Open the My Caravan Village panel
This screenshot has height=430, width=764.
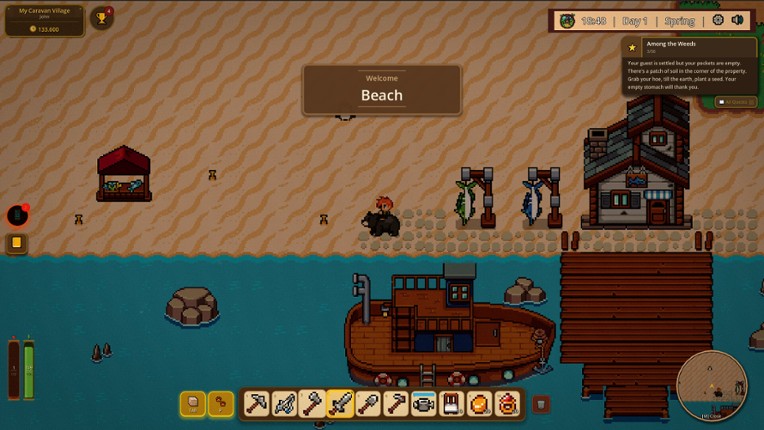(44, 20)
